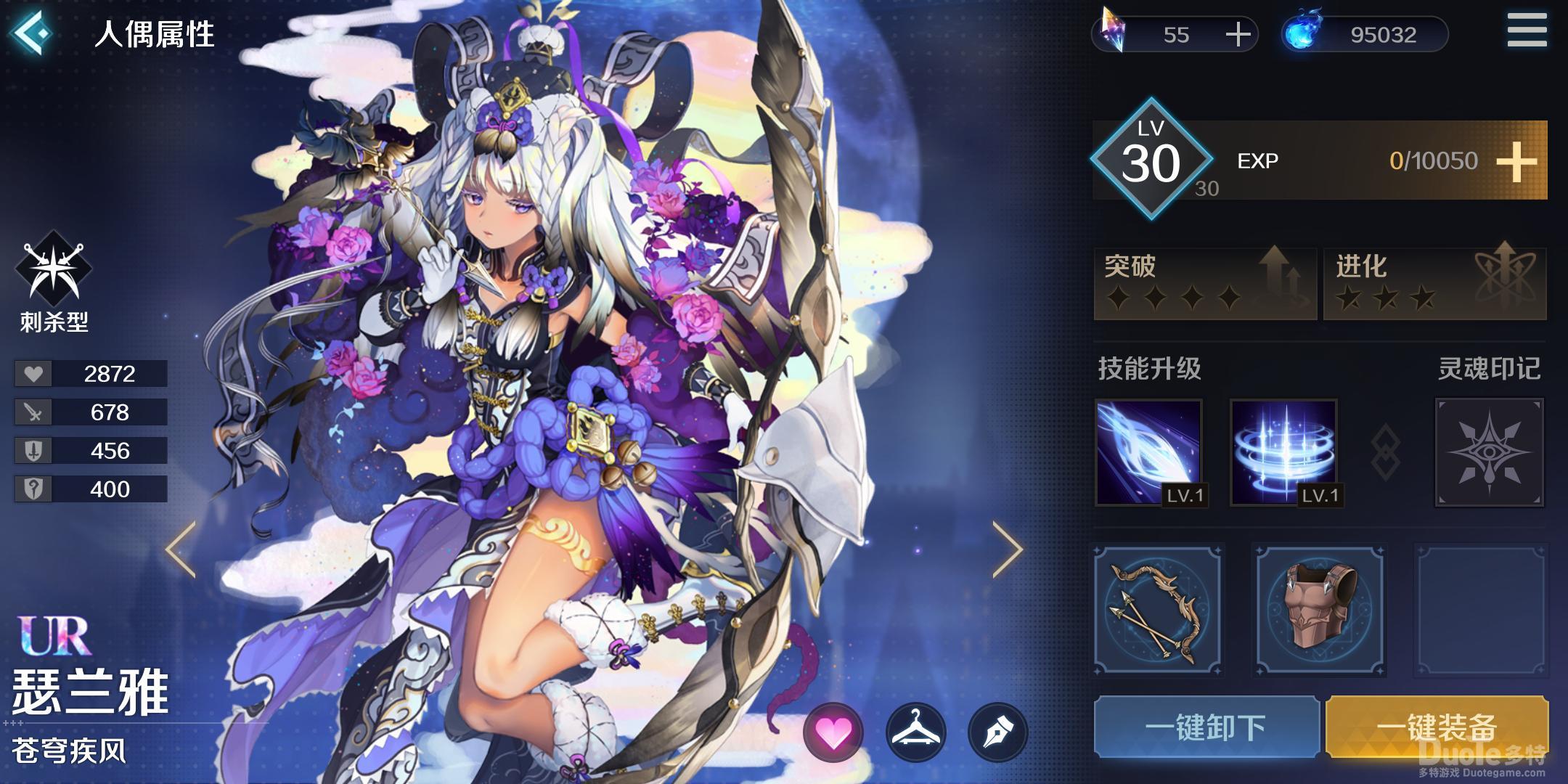Tap the pink heart favorite button

click(833, 733)
